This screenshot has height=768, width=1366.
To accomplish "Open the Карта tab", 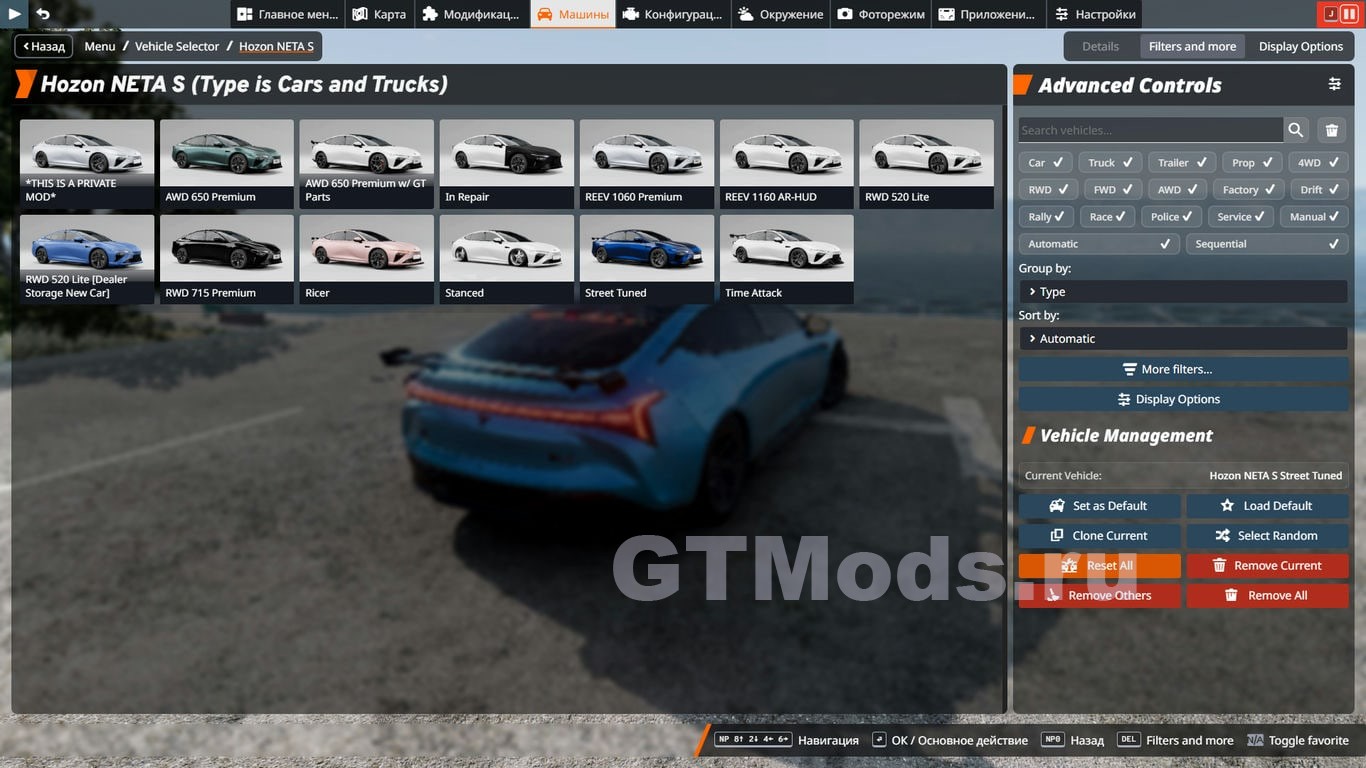I will (x=379, y=14).
